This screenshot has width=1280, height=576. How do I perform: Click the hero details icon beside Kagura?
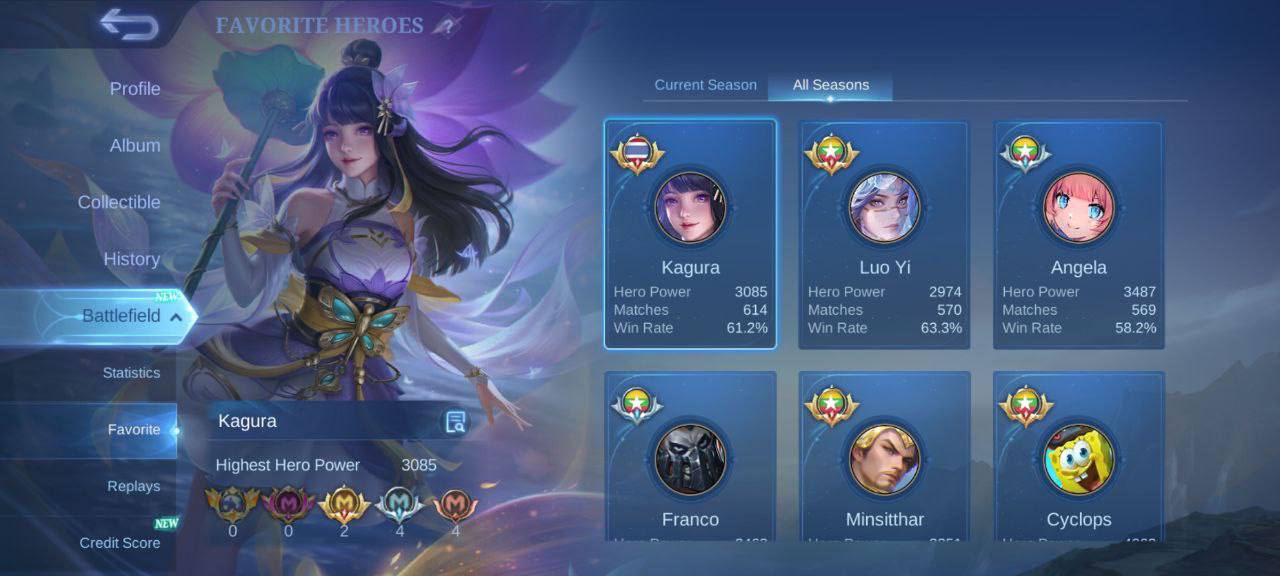(x=455, y=422)
